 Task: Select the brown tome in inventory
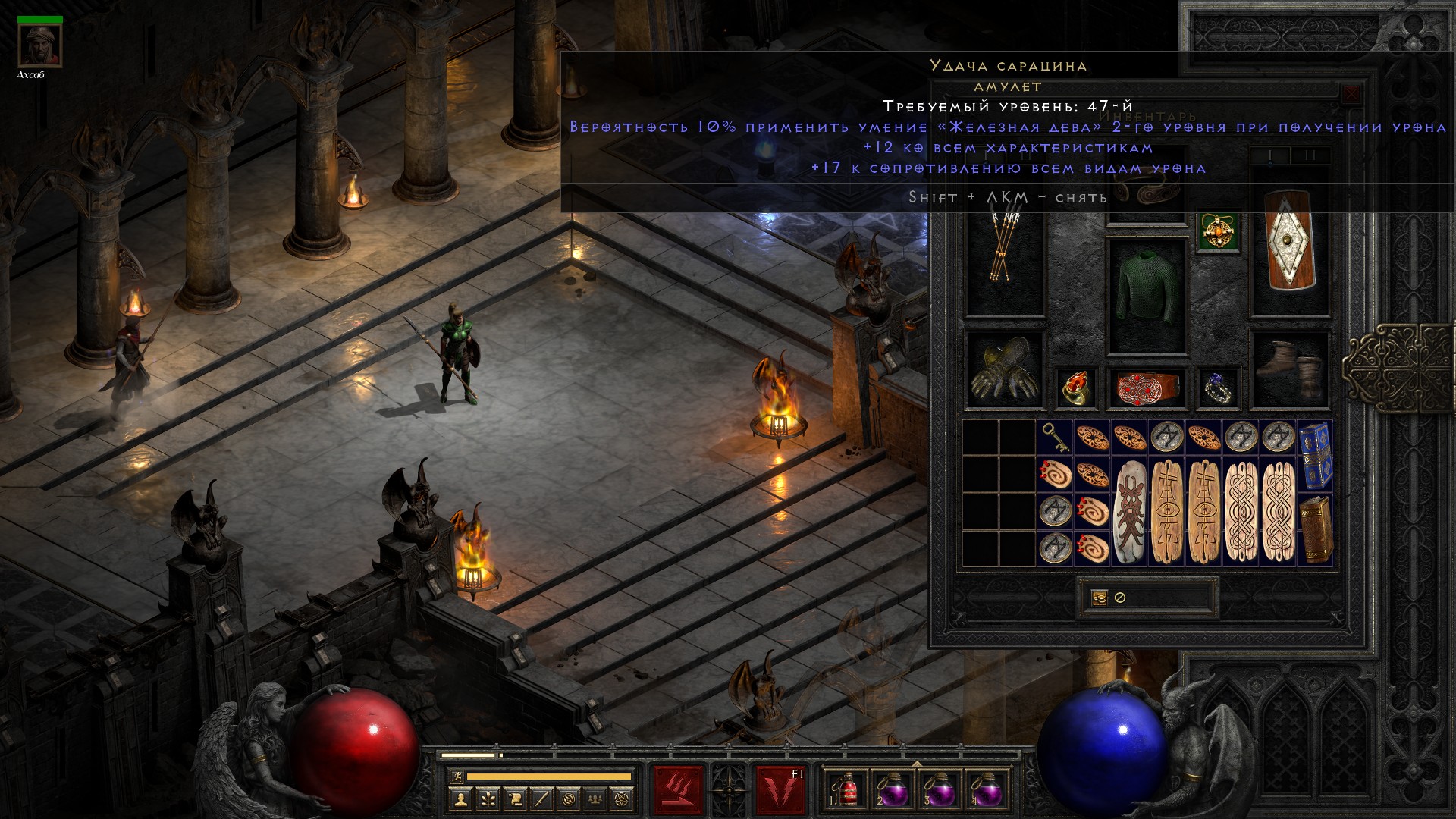(x=1316, y=529)
